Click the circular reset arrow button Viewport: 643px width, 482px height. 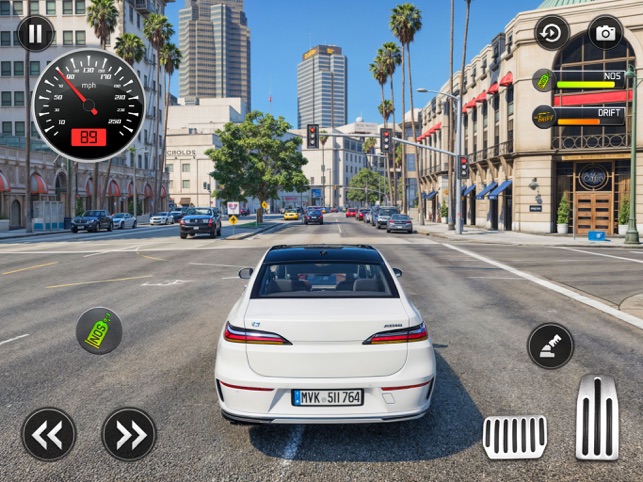coord(552,32)
